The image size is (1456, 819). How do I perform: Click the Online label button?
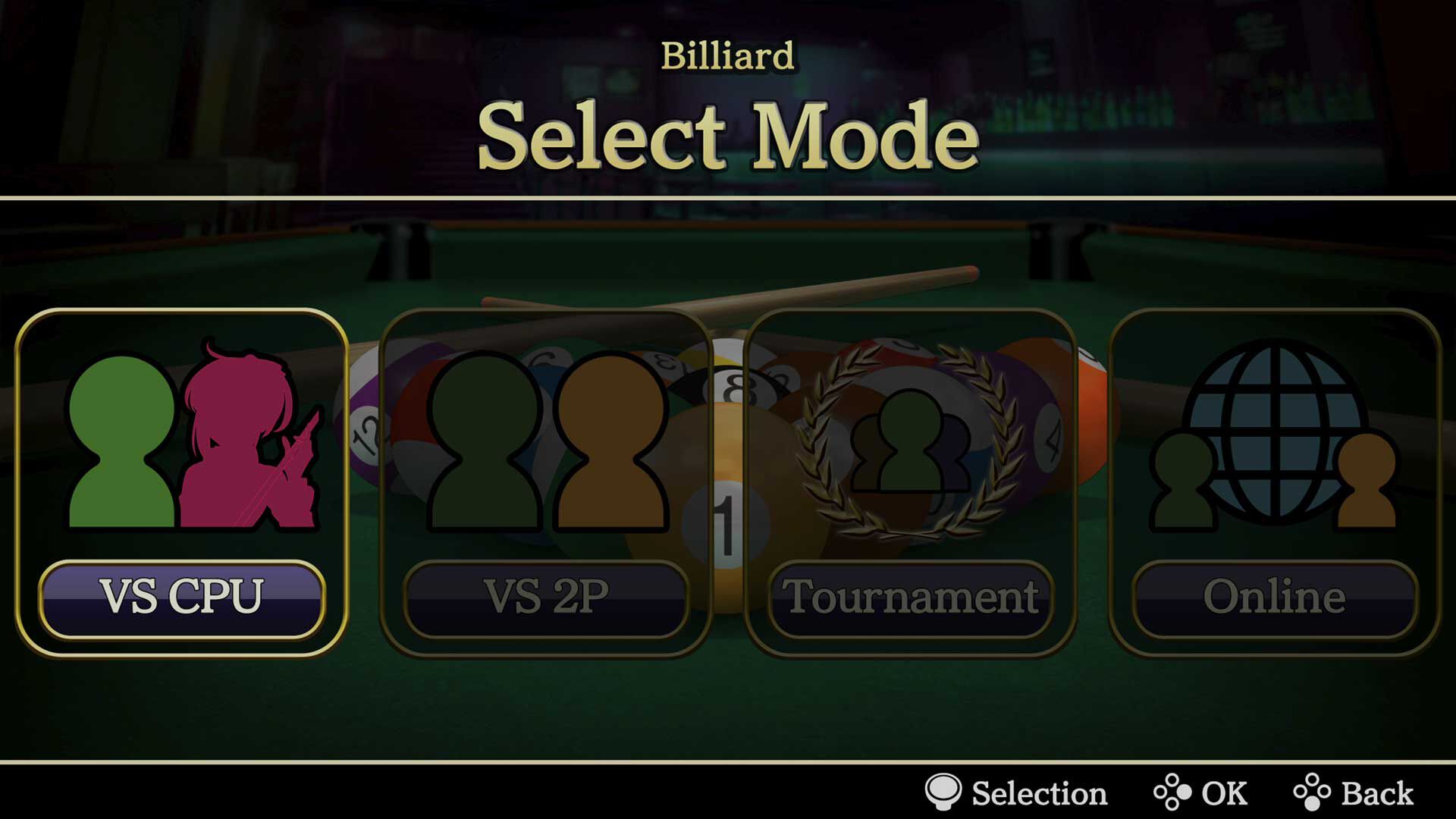[x=1274, y=598]
